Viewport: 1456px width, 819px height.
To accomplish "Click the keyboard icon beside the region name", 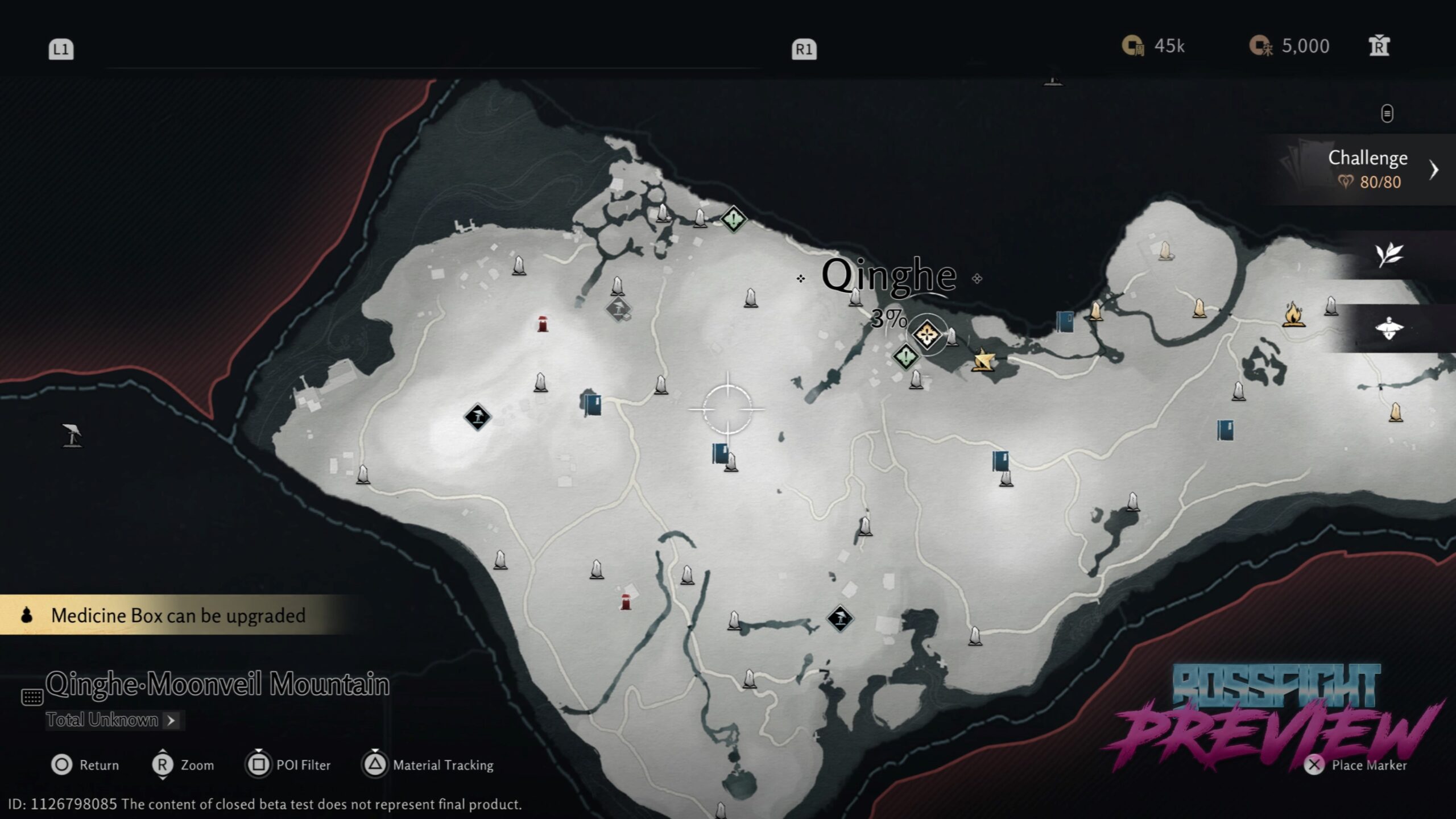I will (x=32, y=696).
